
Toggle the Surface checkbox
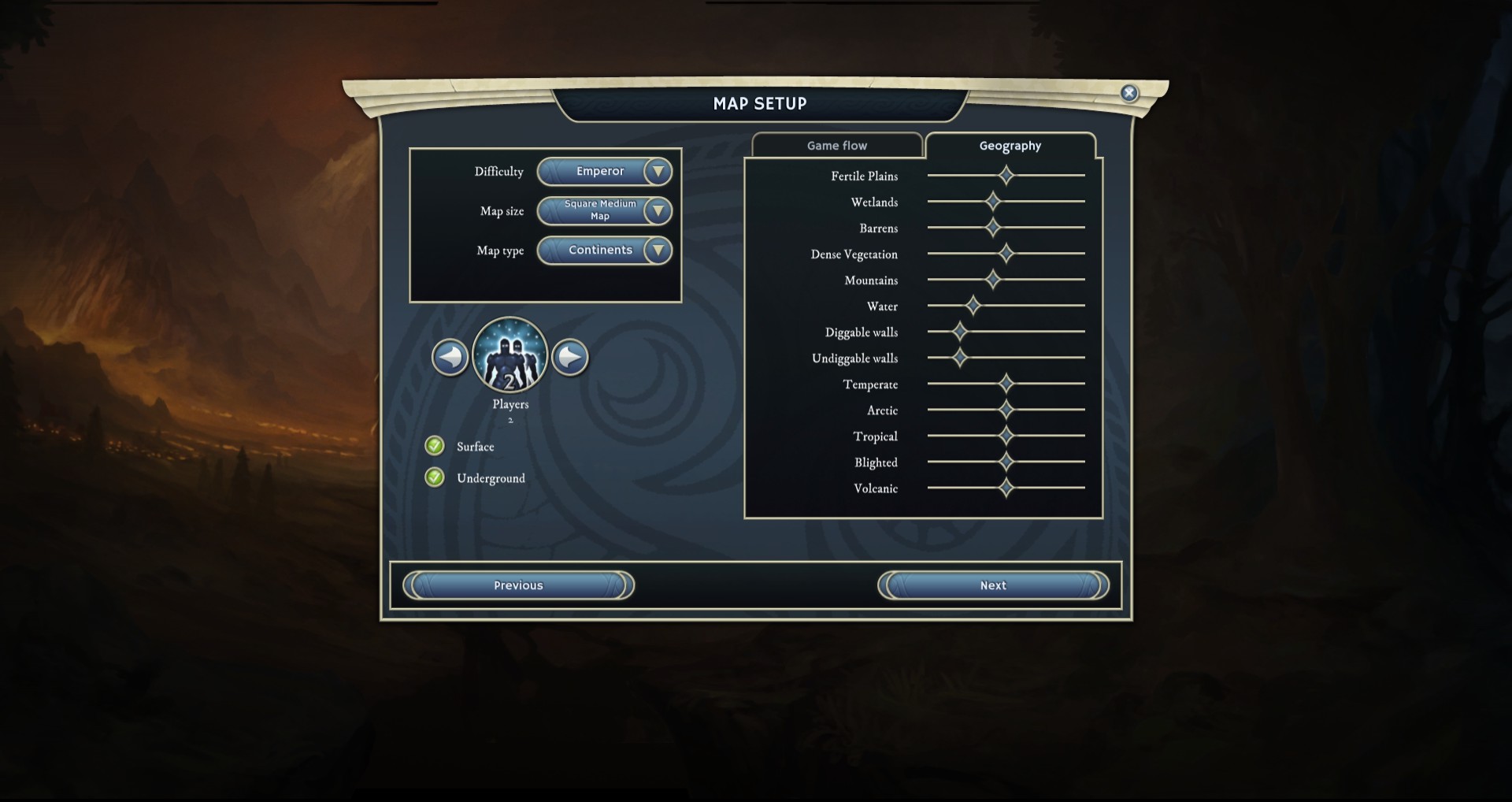[x=435, y=446]
